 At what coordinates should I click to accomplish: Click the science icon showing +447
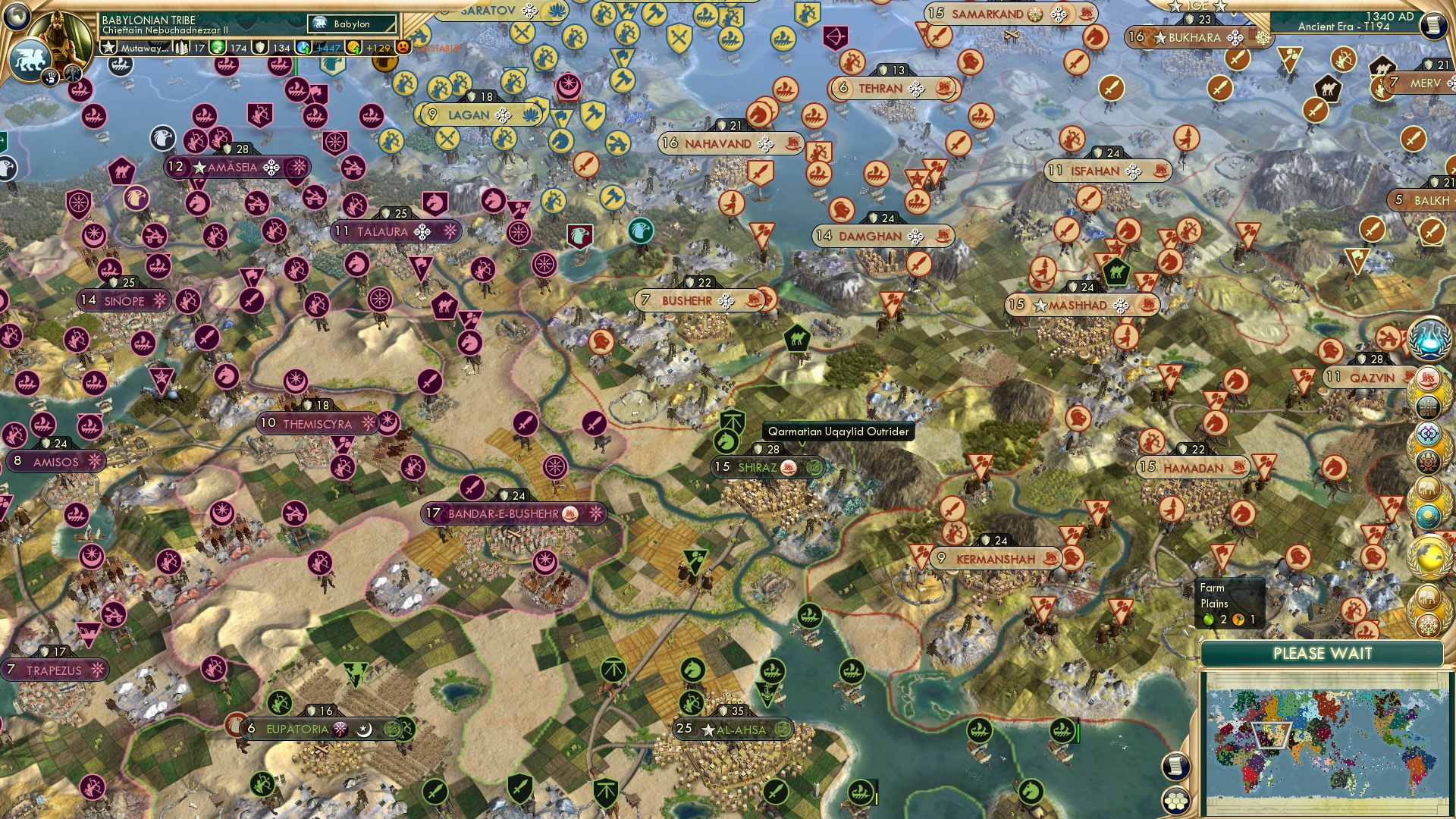pyautogui.click(x=303, y=45)
